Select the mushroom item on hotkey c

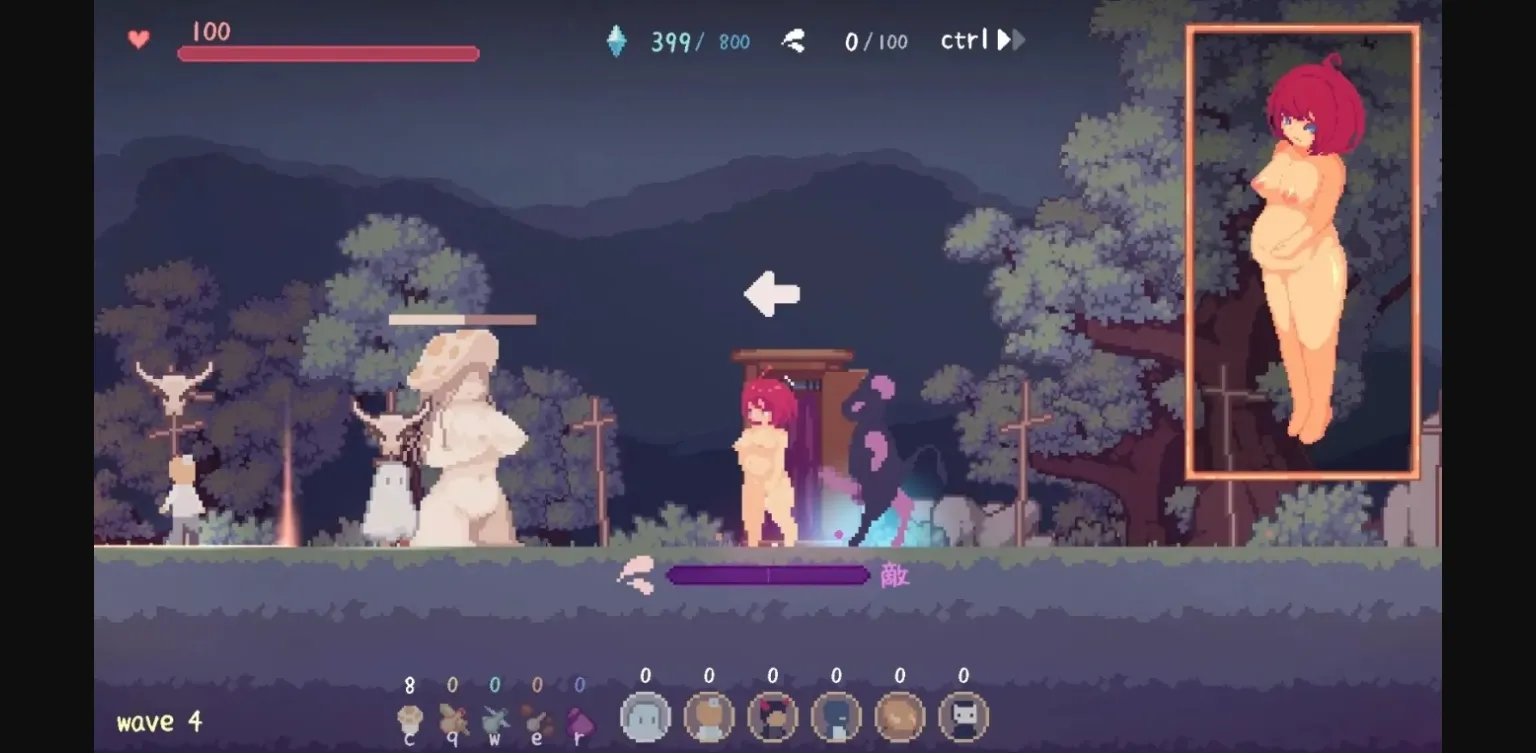(410, 718)
